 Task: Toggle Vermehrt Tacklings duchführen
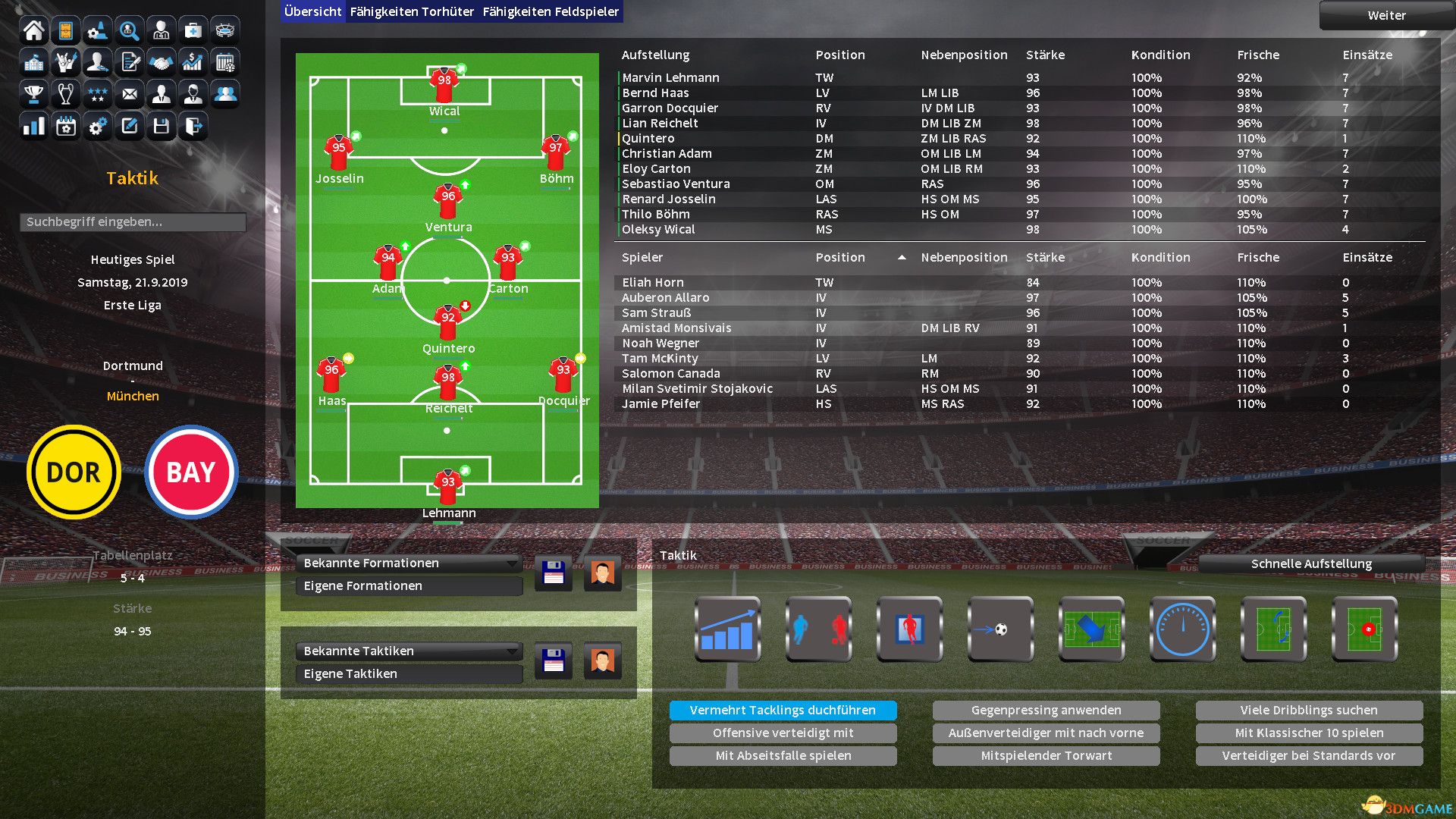tap(783, 710)
